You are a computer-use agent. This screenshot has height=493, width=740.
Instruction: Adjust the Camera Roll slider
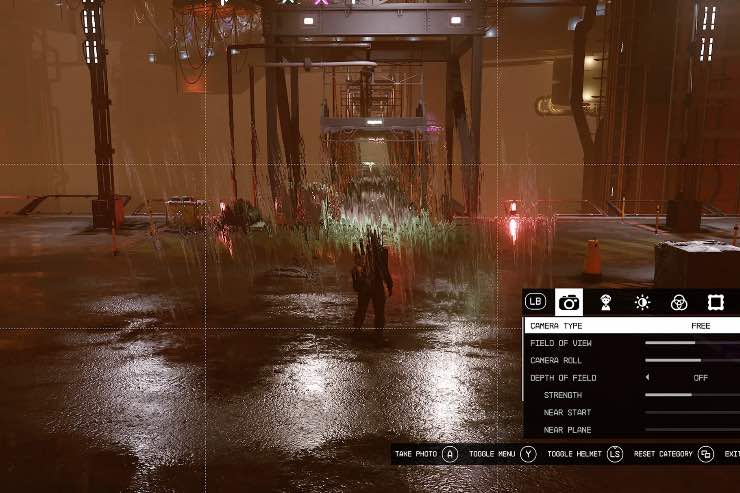[692, 360]
